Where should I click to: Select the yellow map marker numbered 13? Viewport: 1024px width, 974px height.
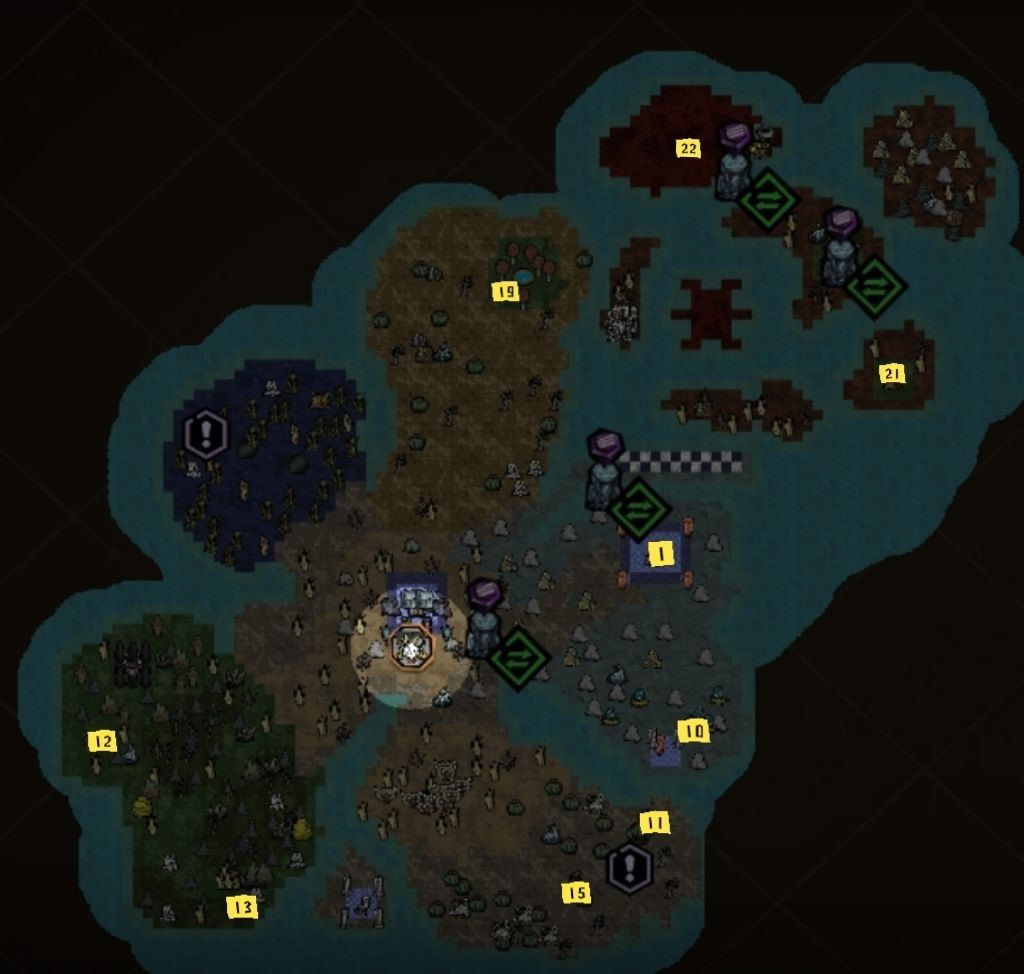coord(242,907)
